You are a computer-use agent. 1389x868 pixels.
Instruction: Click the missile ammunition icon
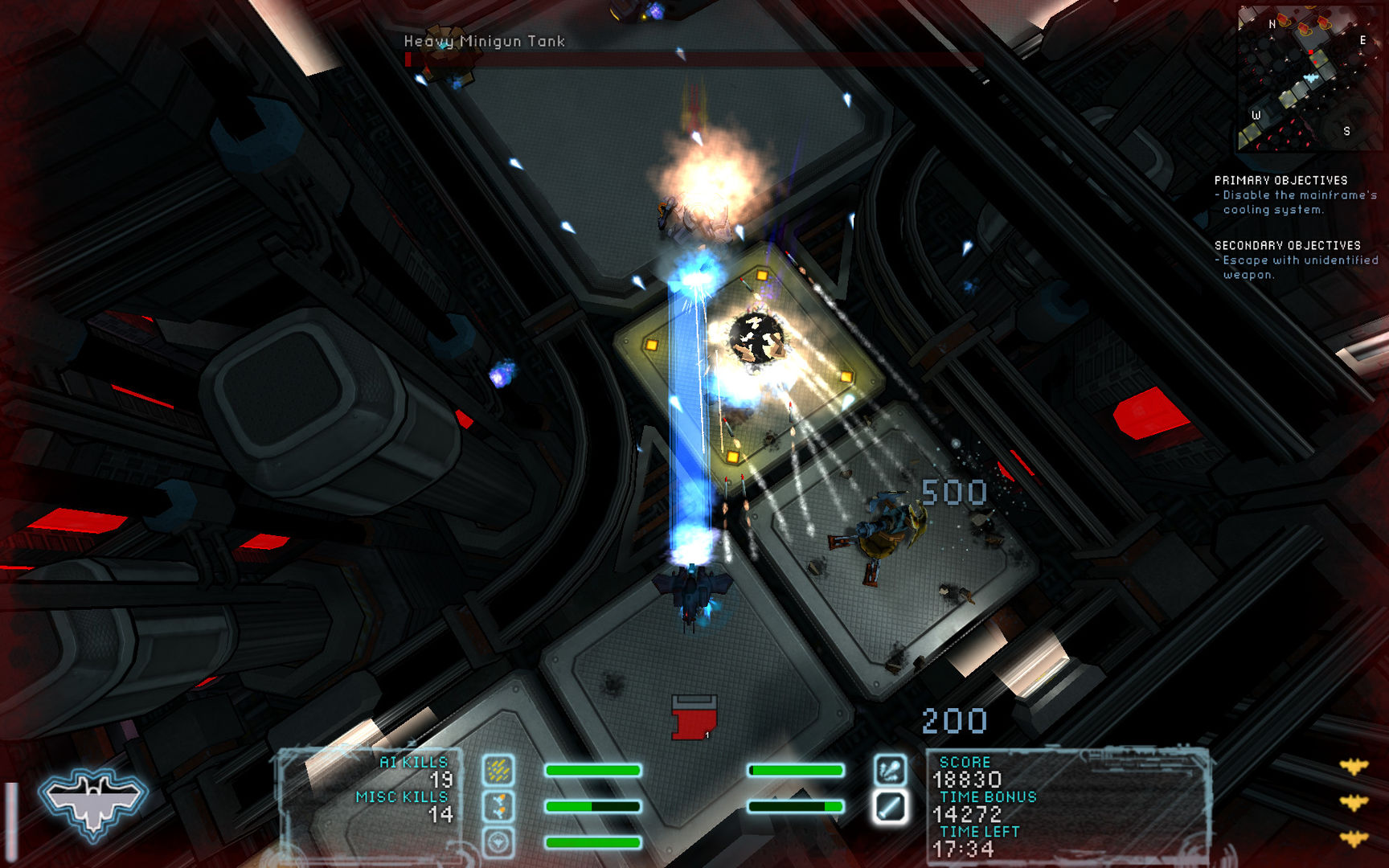(x=498, y=805)
